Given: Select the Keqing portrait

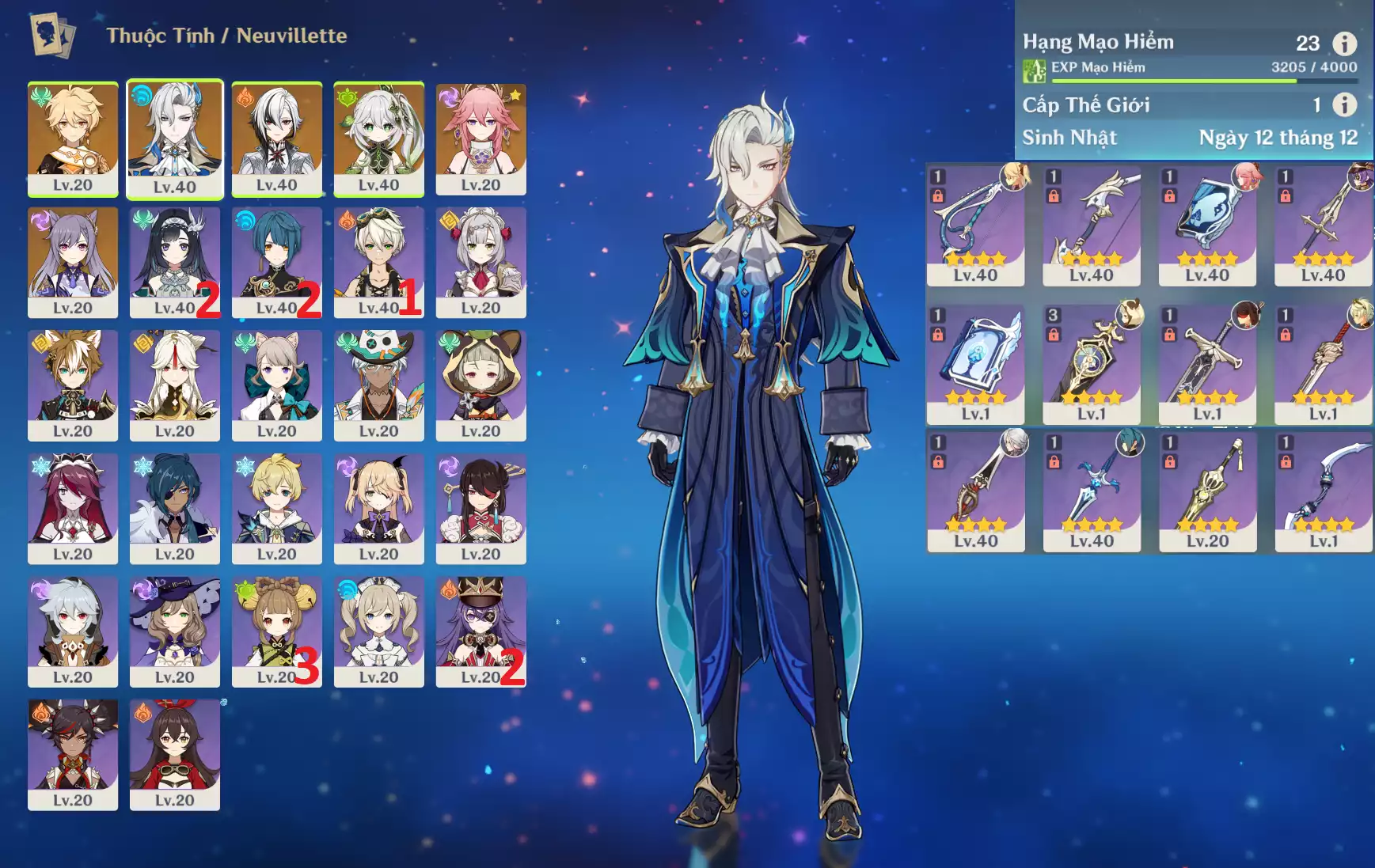Looking at the screenshot, I should coord(73,261).
